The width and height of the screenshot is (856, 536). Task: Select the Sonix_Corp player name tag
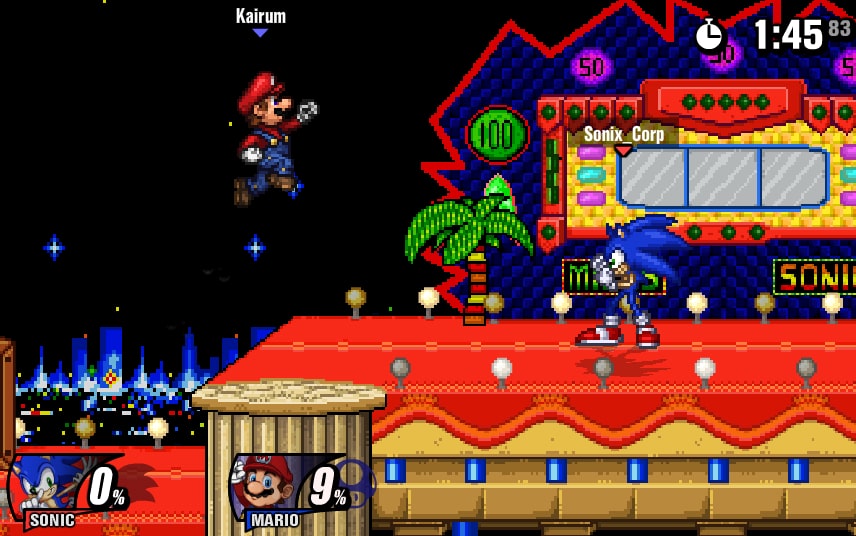(x=624, y=134)
